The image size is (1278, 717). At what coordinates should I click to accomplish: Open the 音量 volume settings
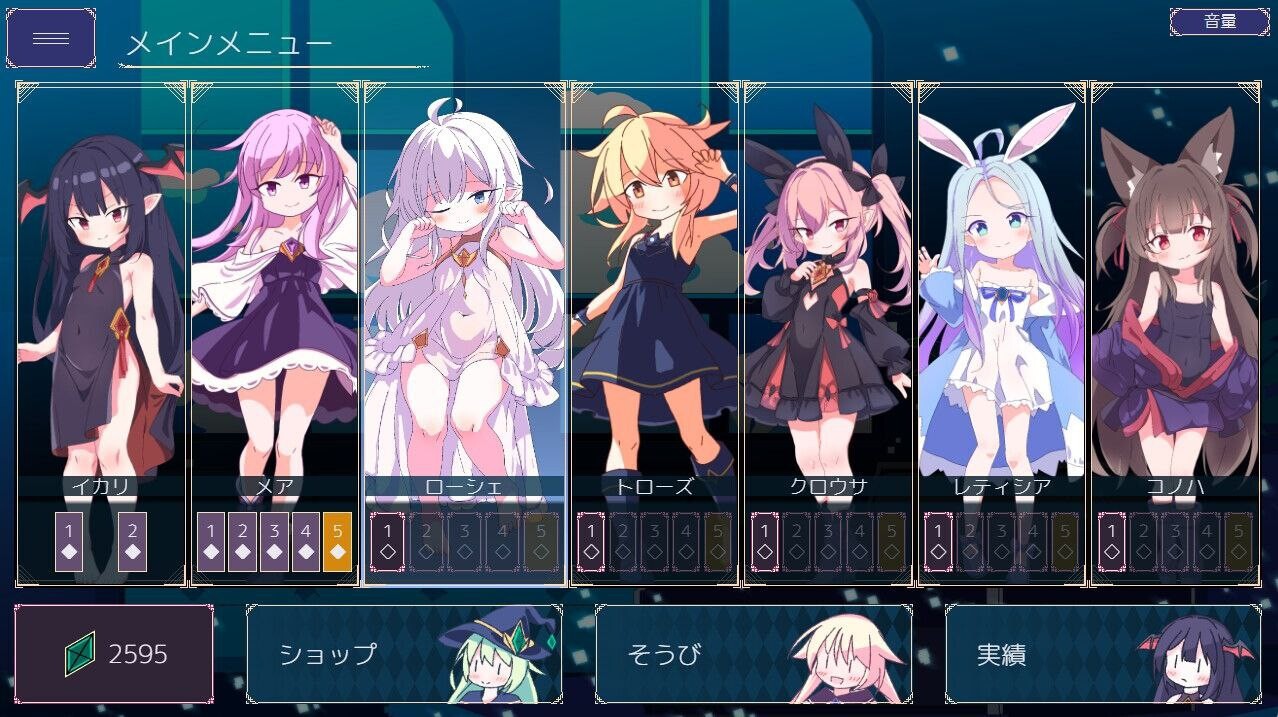point(1219,21)
